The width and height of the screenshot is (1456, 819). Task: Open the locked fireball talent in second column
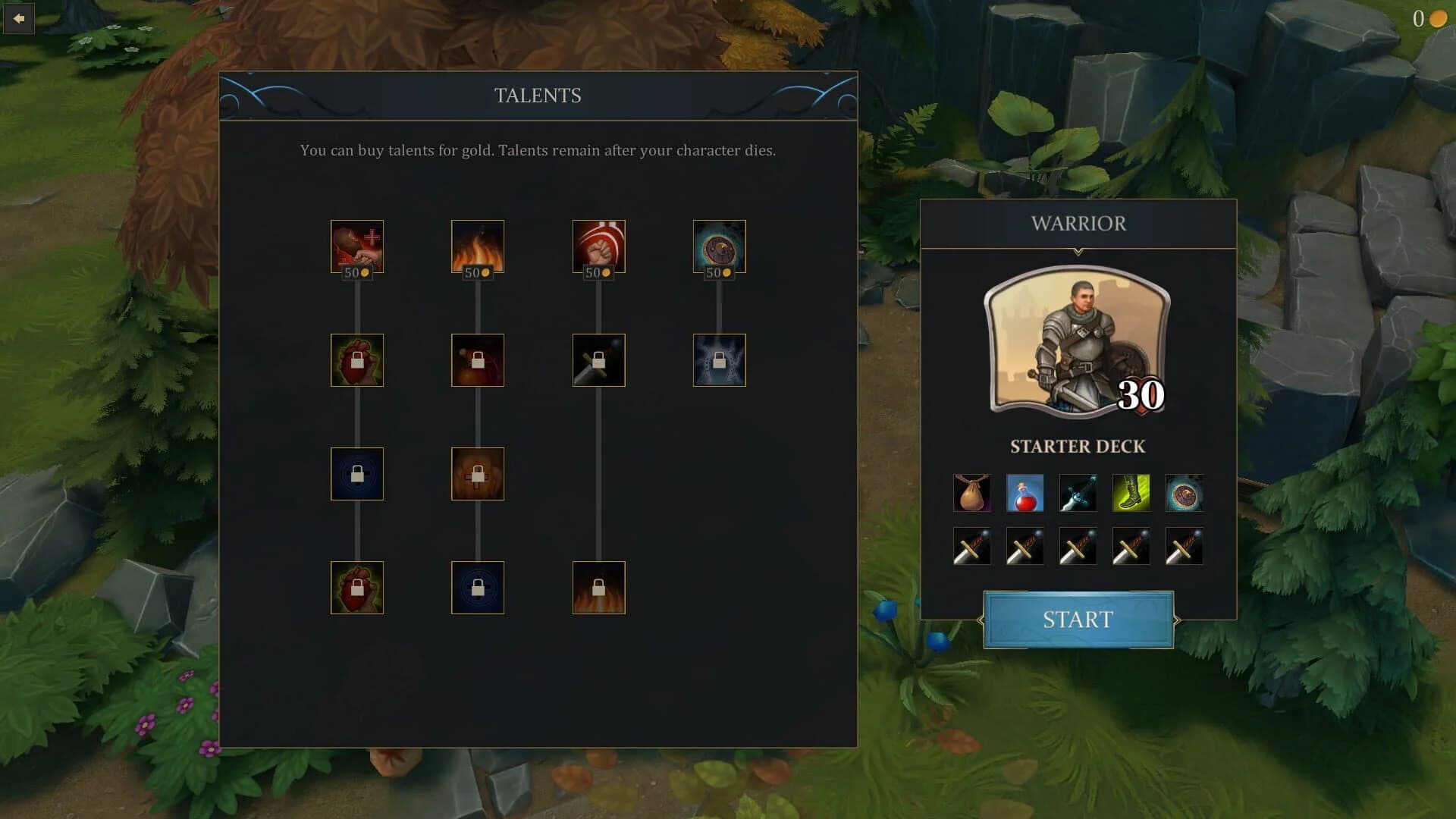[478, 360]
